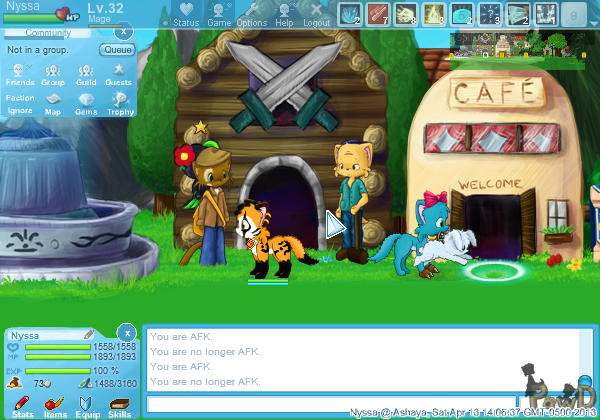Open the Guild panel
Image resolution: width=600 pixels, height=420 pixels.
pyautogui.click(x=86, y=74)
